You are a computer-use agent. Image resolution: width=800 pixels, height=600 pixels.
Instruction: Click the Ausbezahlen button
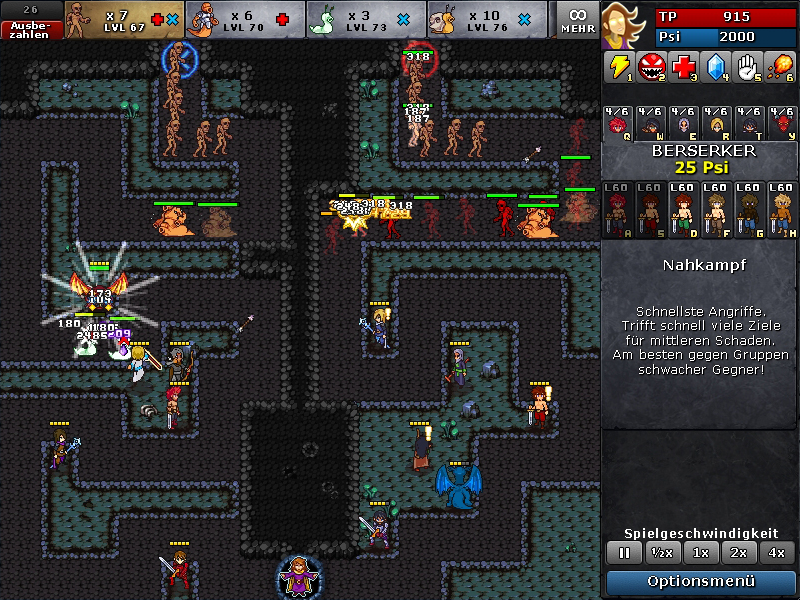[32, 29]
